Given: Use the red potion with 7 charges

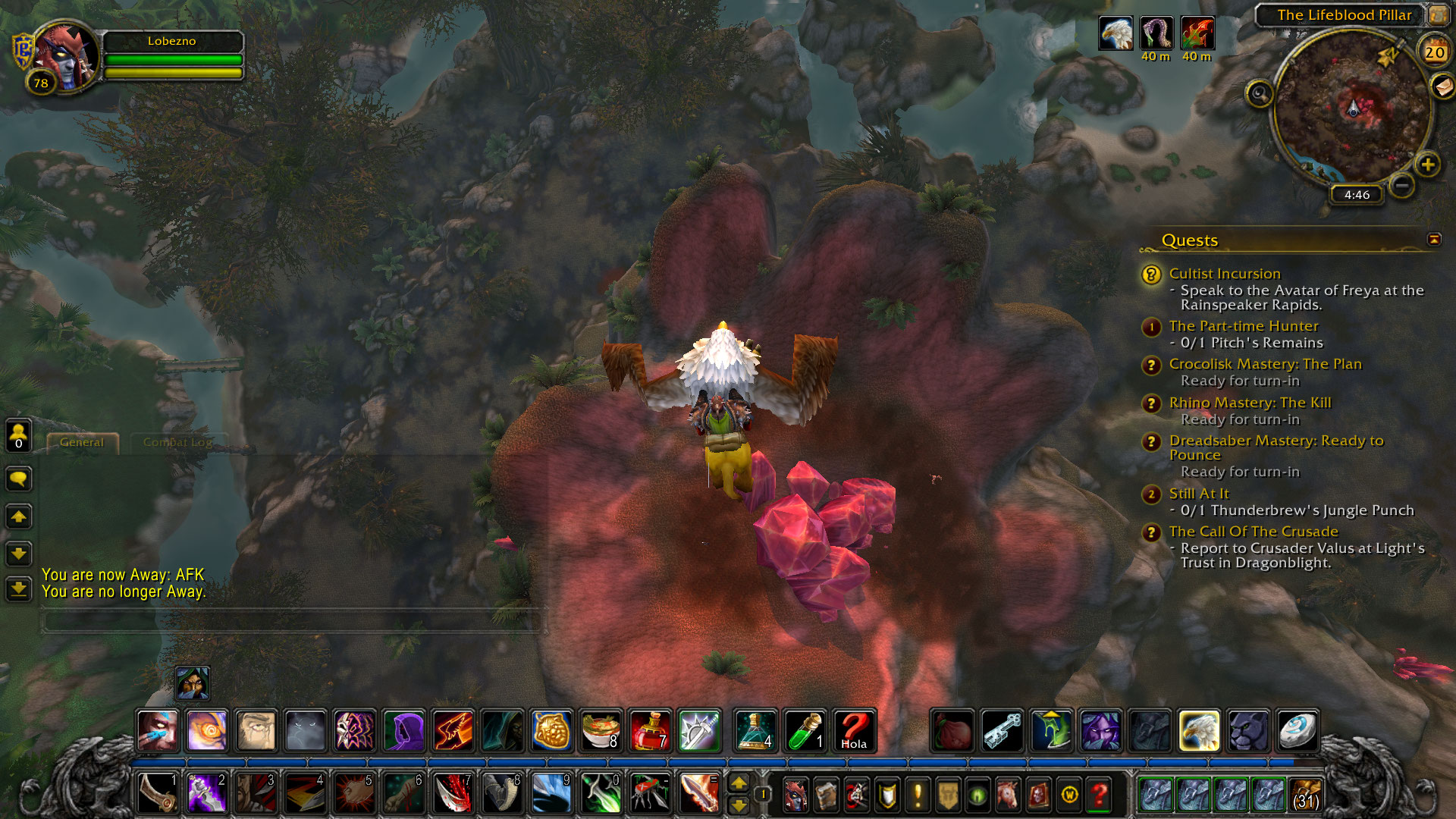Looking at the screenshot, I should pos(650,731).
